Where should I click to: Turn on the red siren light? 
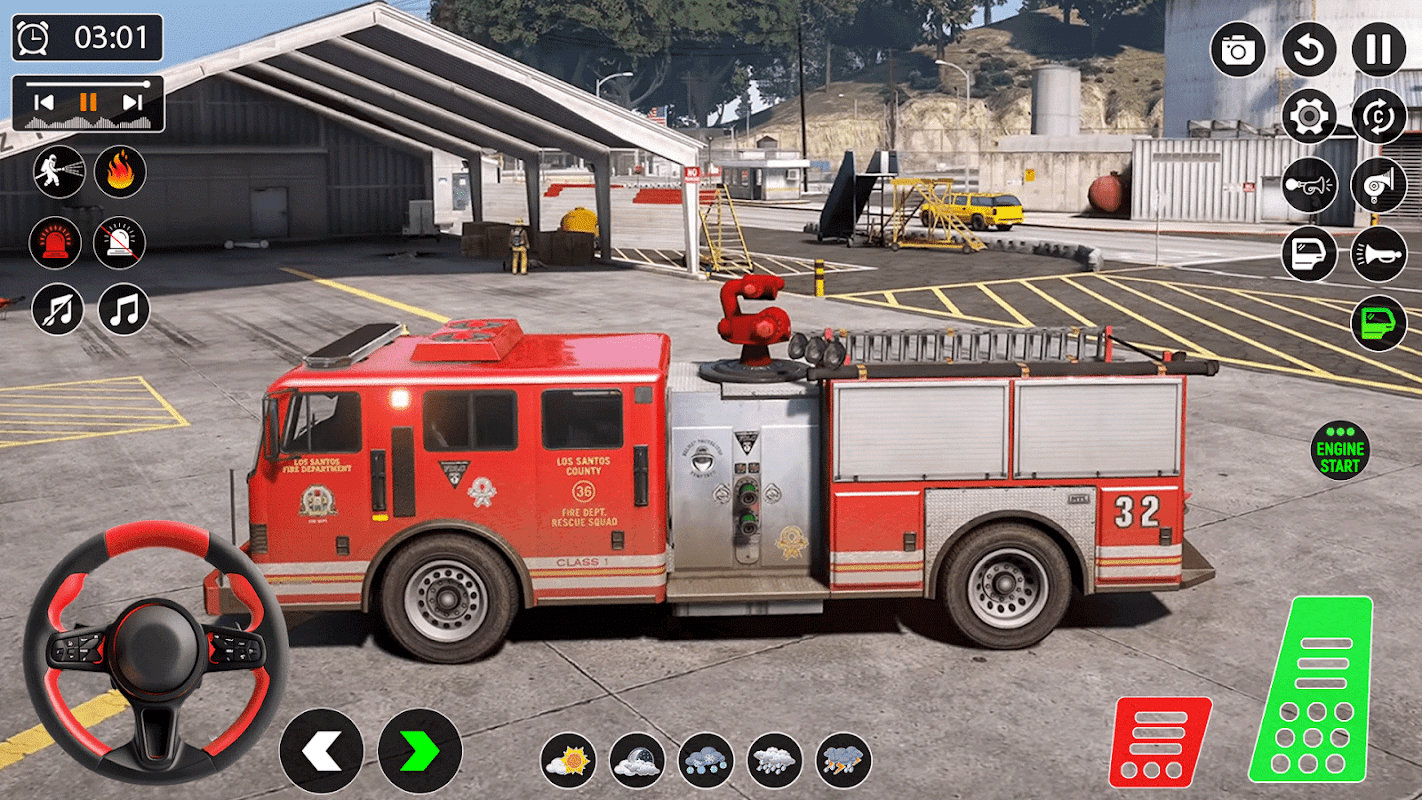coord(55,242)
